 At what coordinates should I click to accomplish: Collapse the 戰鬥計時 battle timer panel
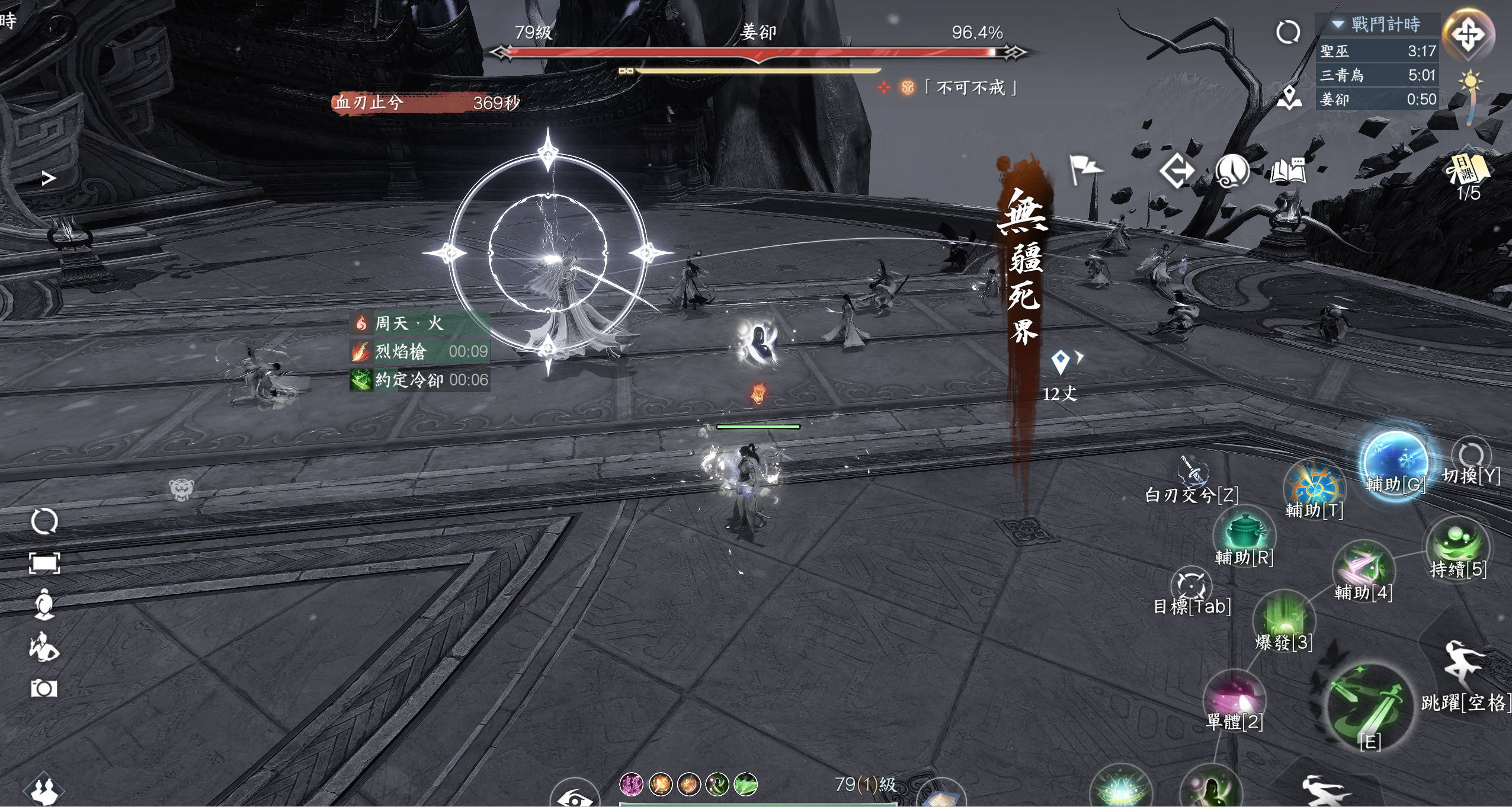1338,24
